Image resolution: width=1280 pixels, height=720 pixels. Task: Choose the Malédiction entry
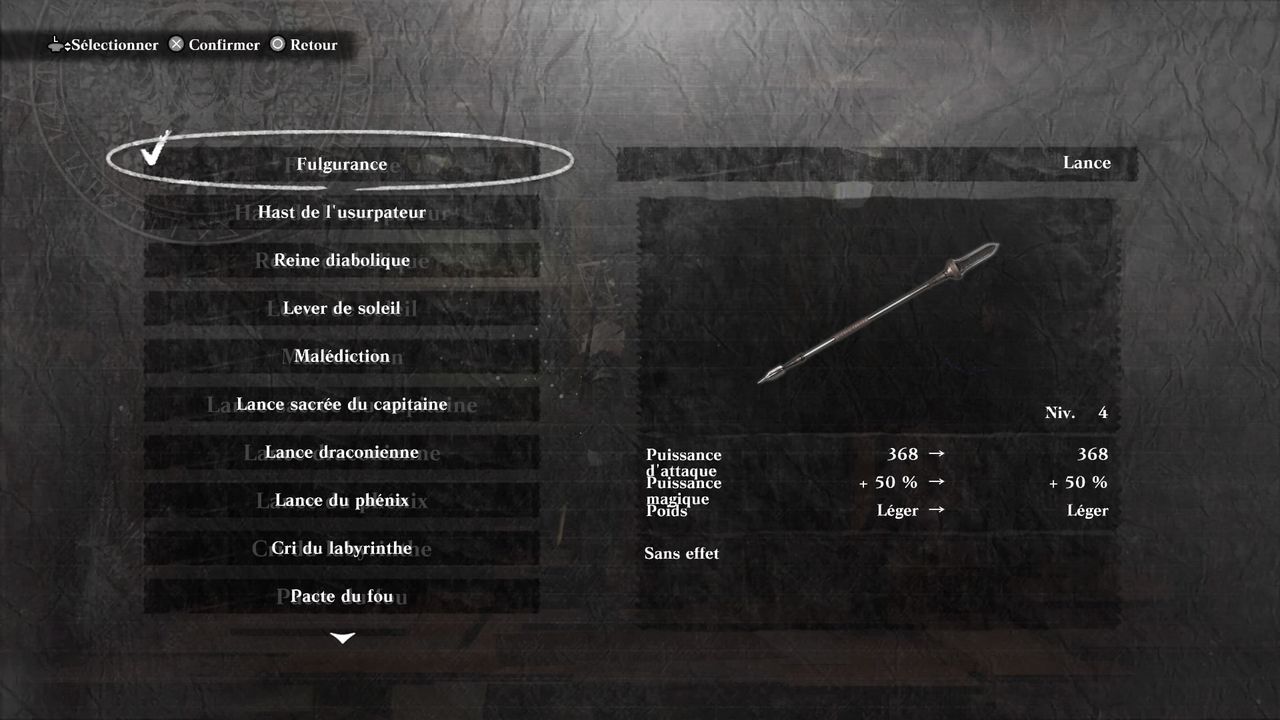341,356
